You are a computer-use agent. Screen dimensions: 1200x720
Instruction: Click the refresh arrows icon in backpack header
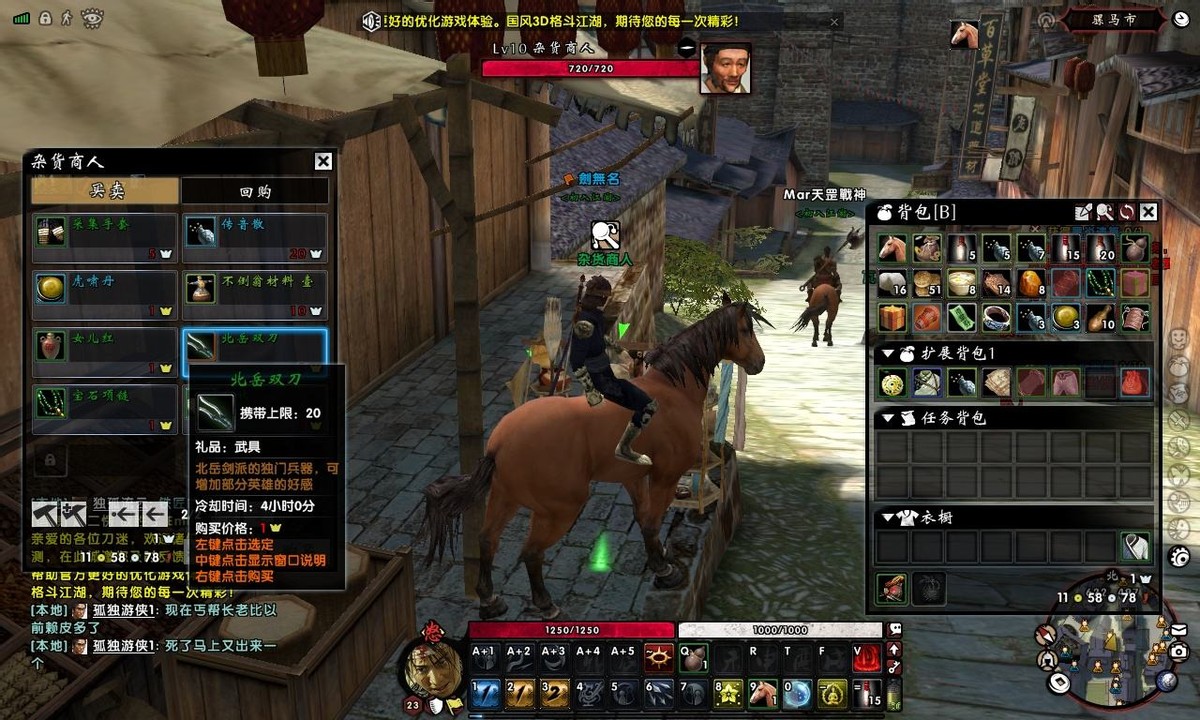pos(1126,212)
